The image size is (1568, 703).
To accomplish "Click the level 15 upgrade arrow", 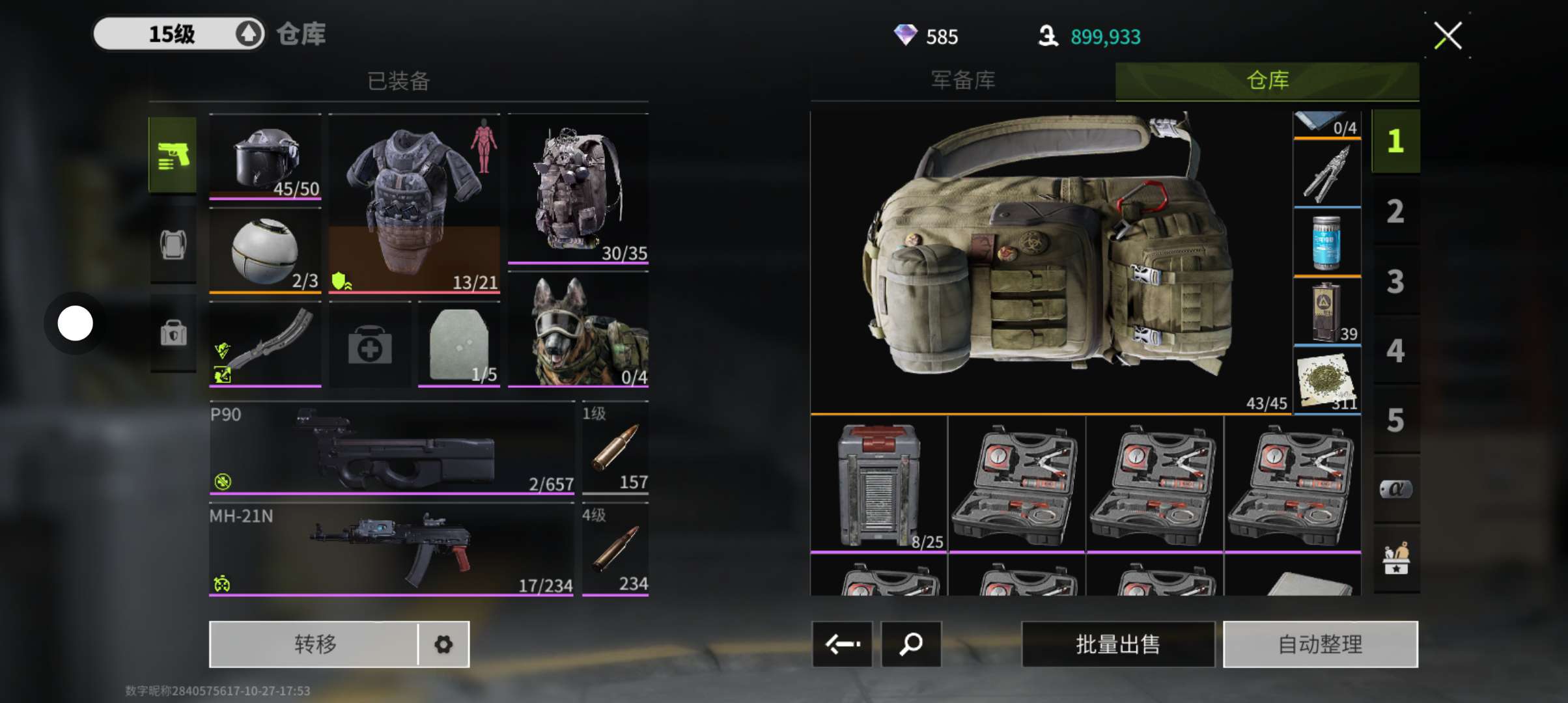I will point(248,34).
